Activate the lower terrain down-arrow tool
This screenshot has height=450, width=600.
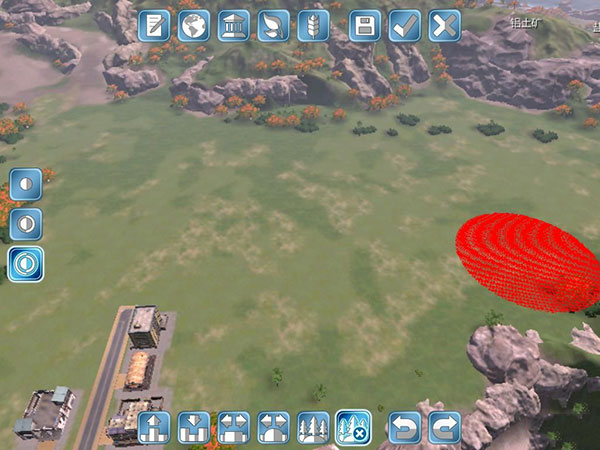[x=194, y=427]
